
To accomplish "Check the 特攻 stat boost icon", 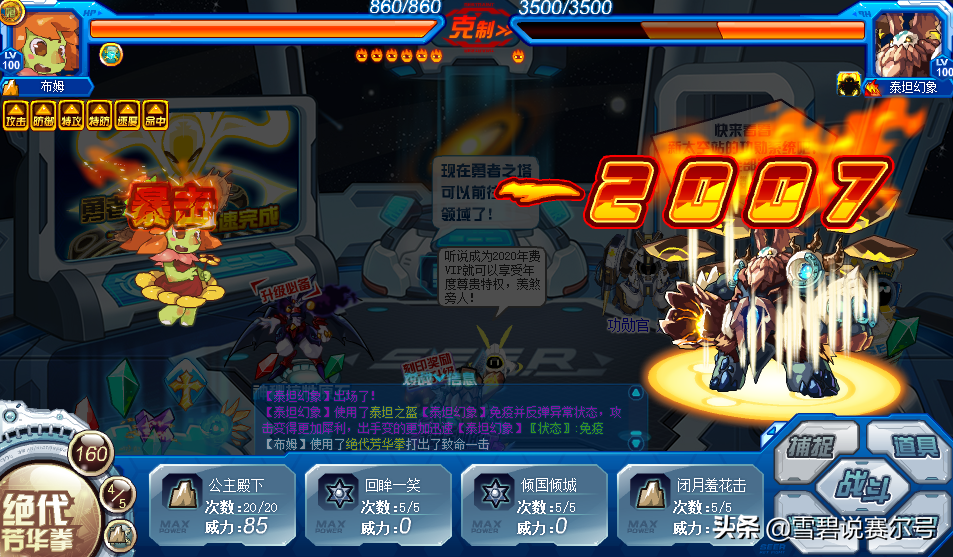I will click(72, 115).
